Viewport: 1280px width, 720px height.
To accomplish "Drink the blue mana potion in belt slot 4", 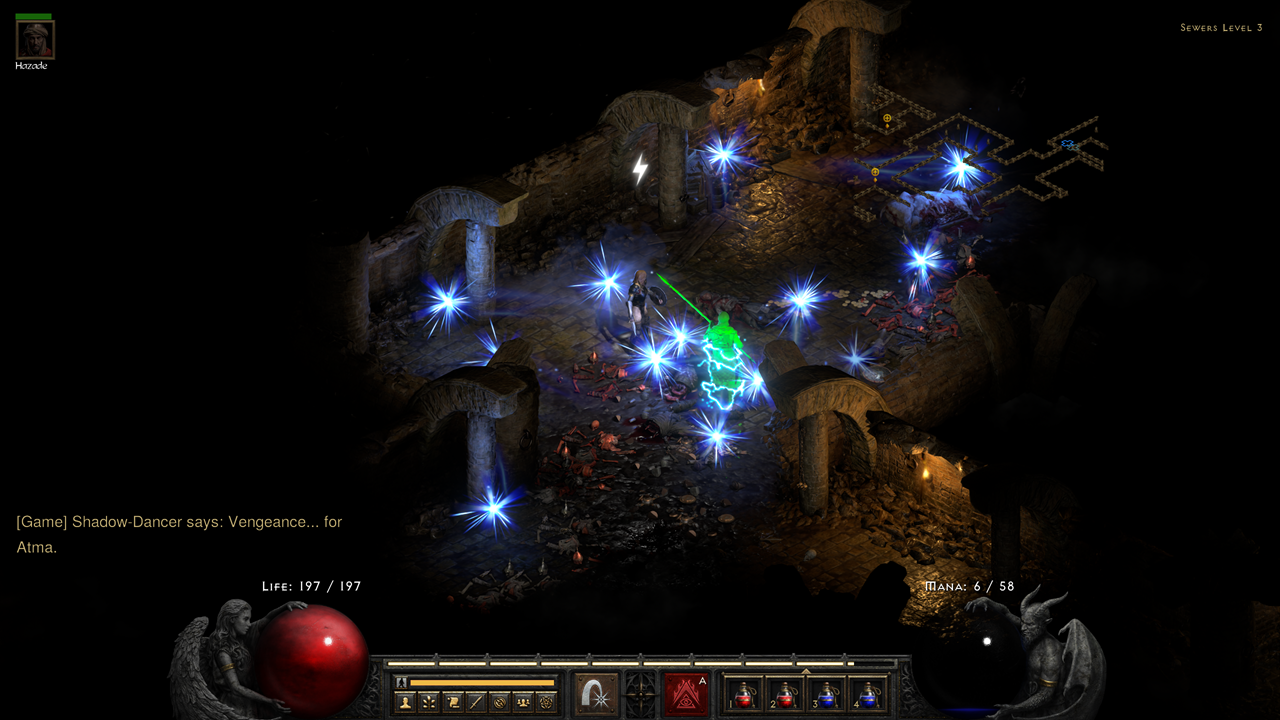I will (869, 694).
